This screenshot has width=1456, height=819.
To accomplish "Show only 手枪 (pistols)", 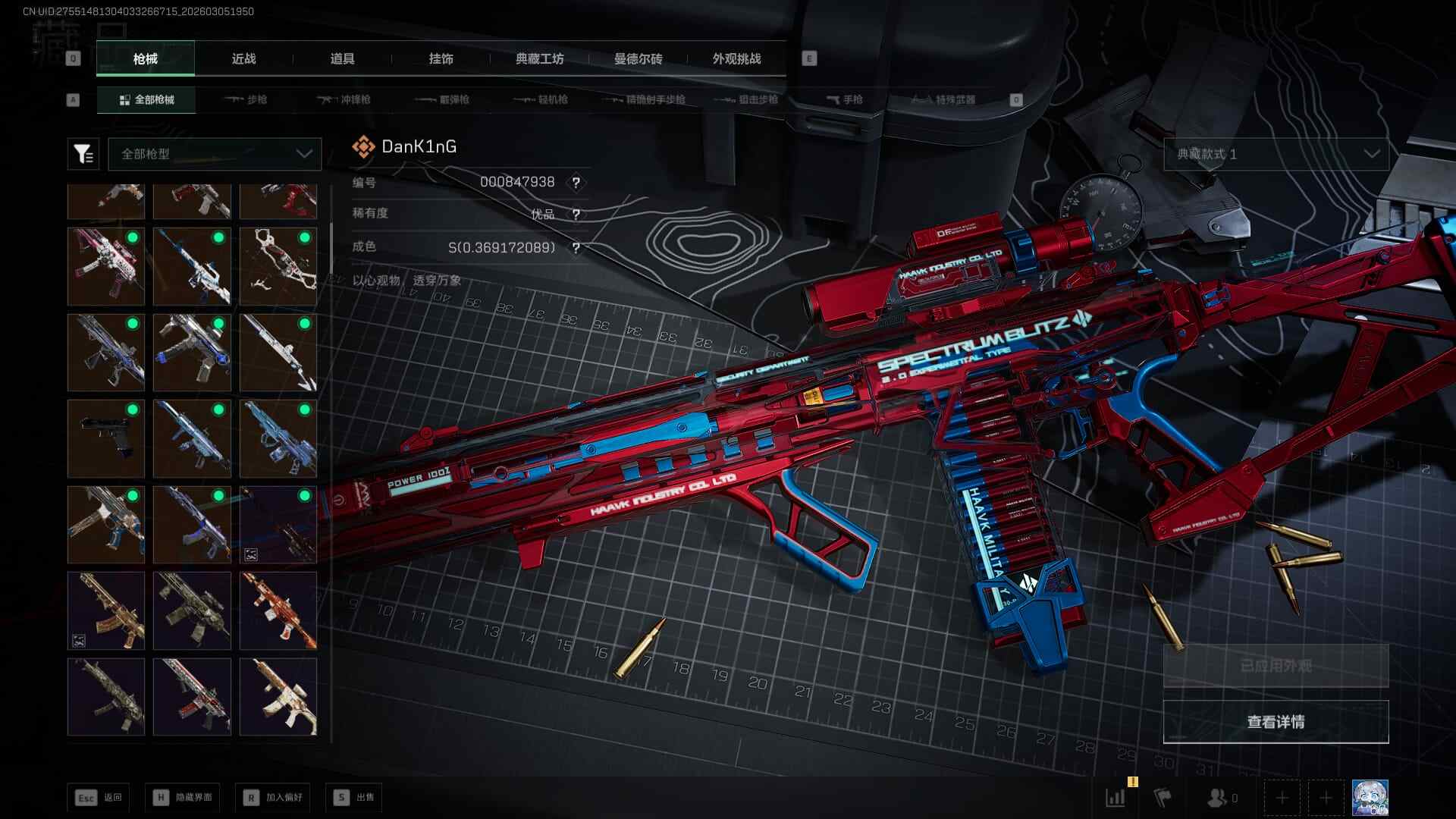I will click(844, 99).
